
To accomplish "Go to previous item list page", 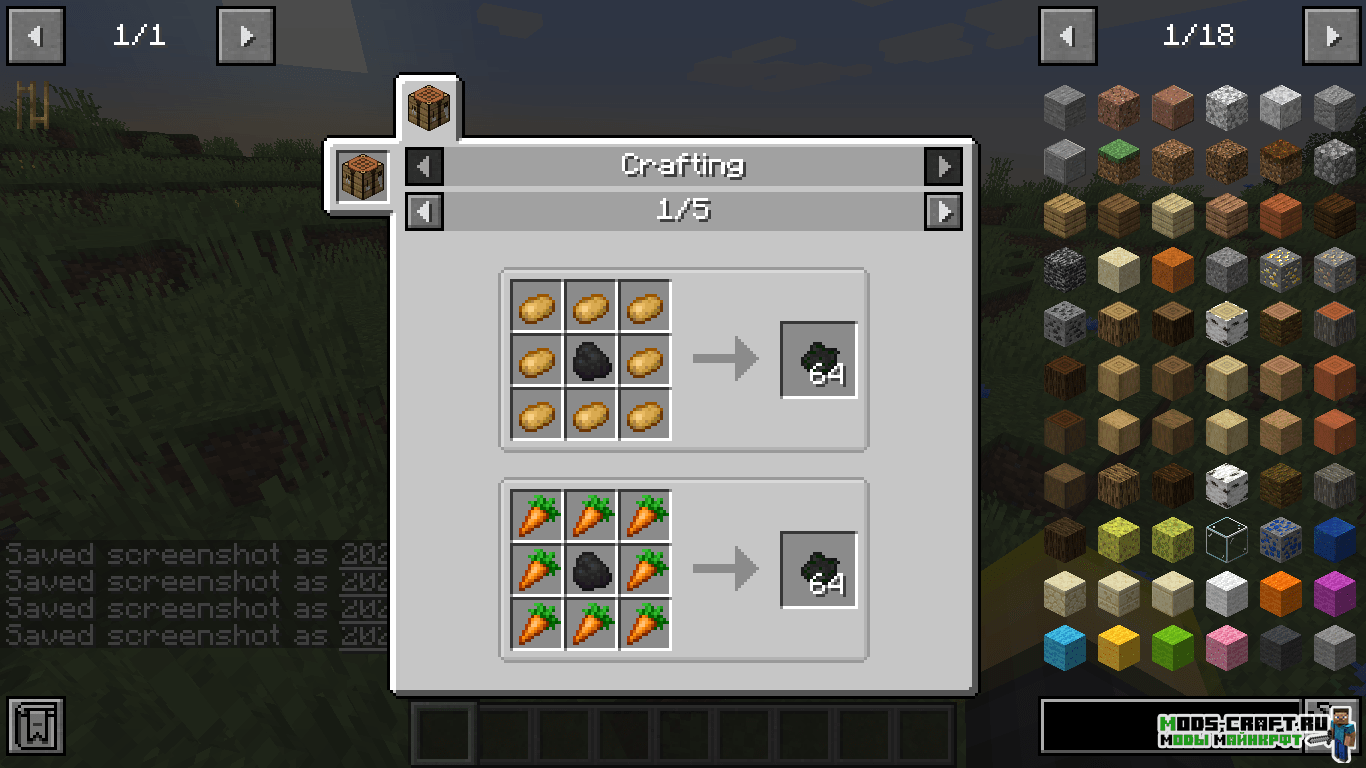I will [1068, 37].
